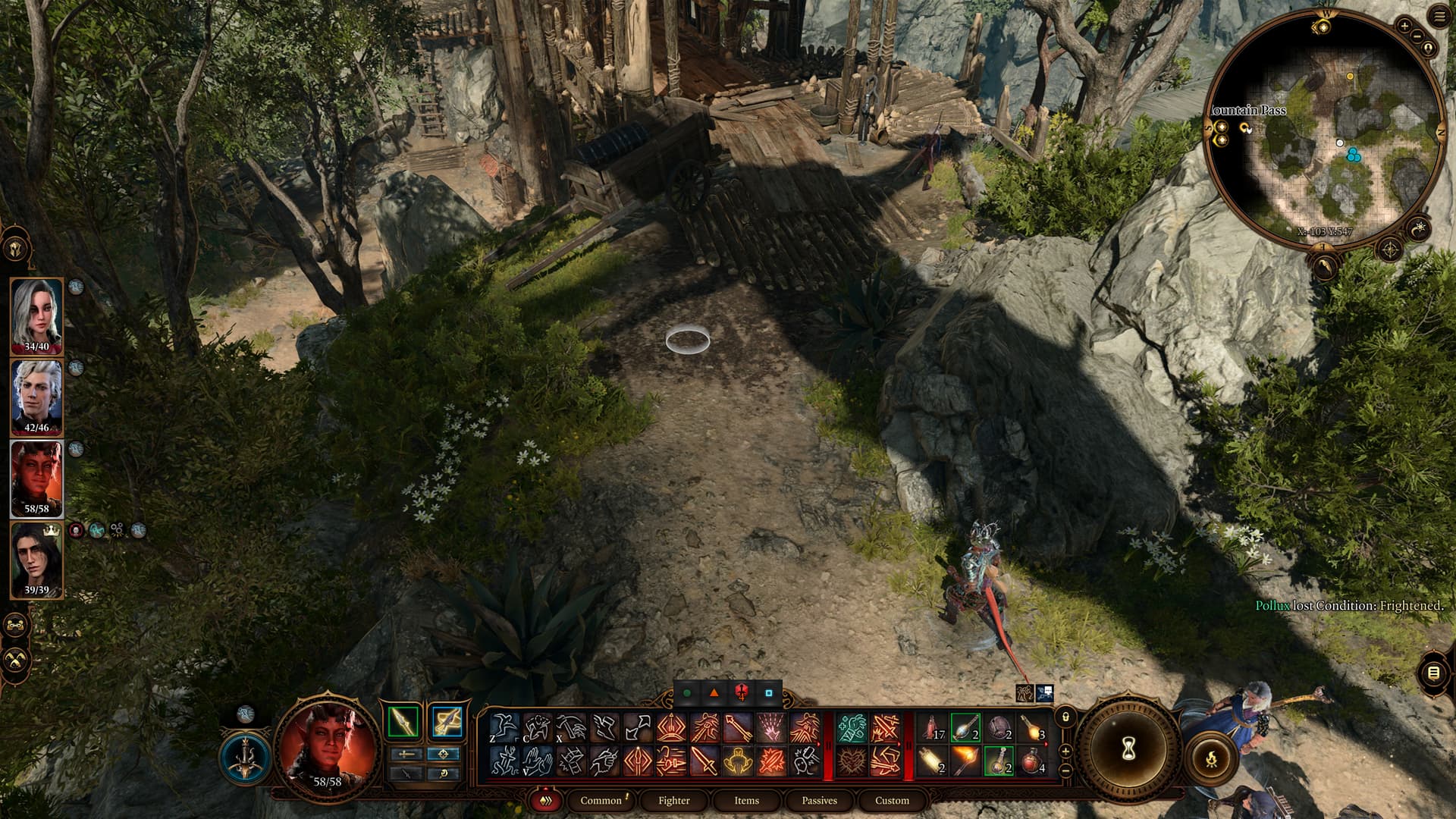The image size is (1456, 819).
Task: Select the pale elf party portrait
Action: point(36,396)
